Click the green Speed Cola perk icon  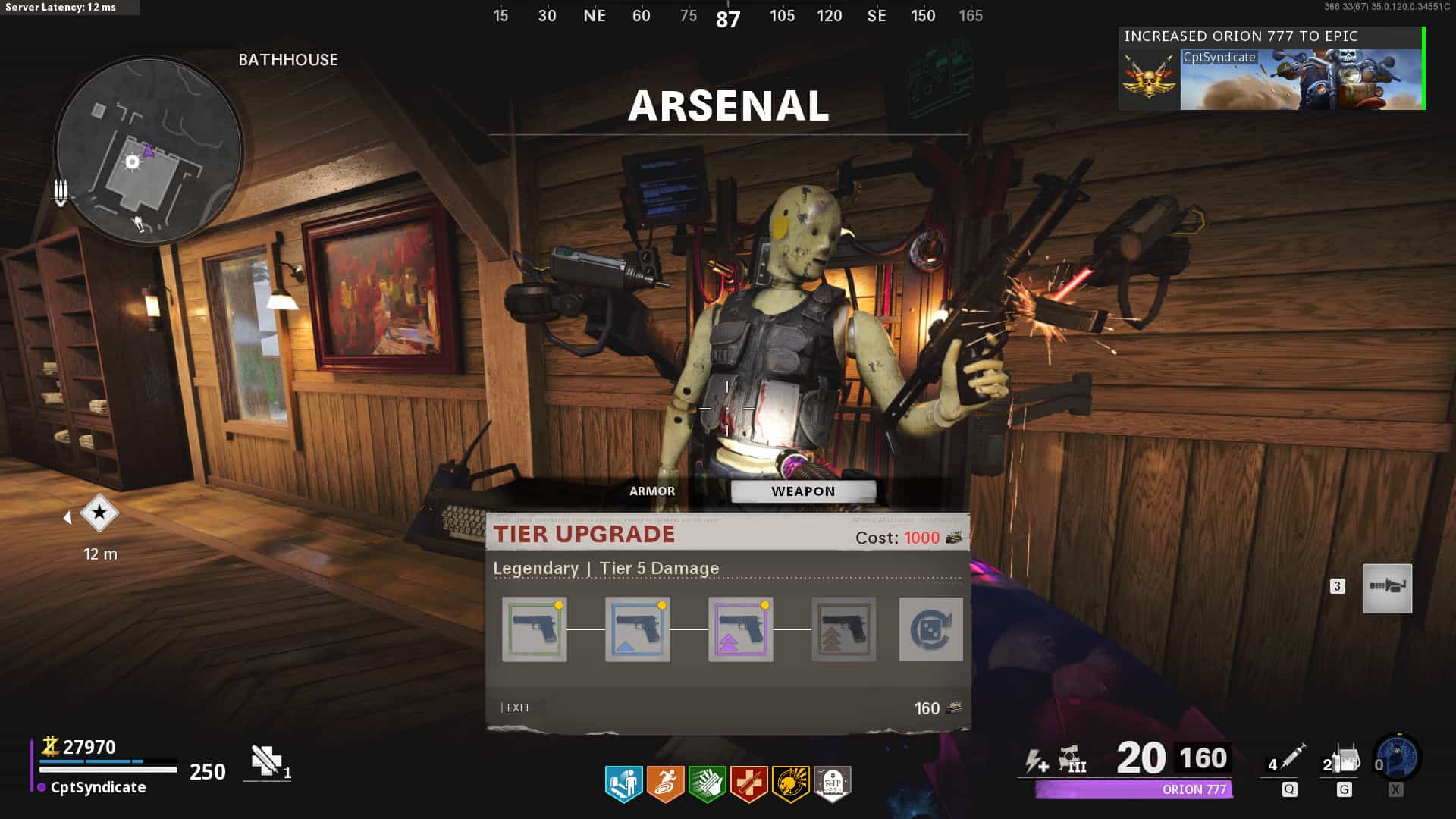[x=707, y=783]
